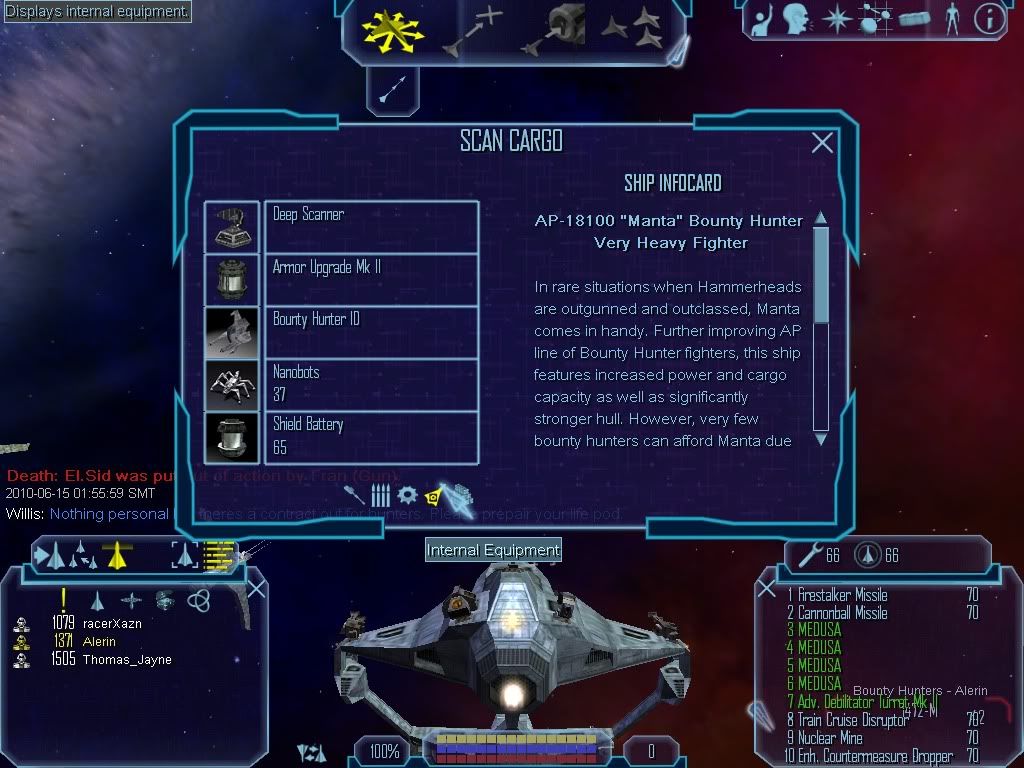The image size is (1024, 768).
Task: Select Firestalker Missile in weapons list
Action: (x=842, y=595)
